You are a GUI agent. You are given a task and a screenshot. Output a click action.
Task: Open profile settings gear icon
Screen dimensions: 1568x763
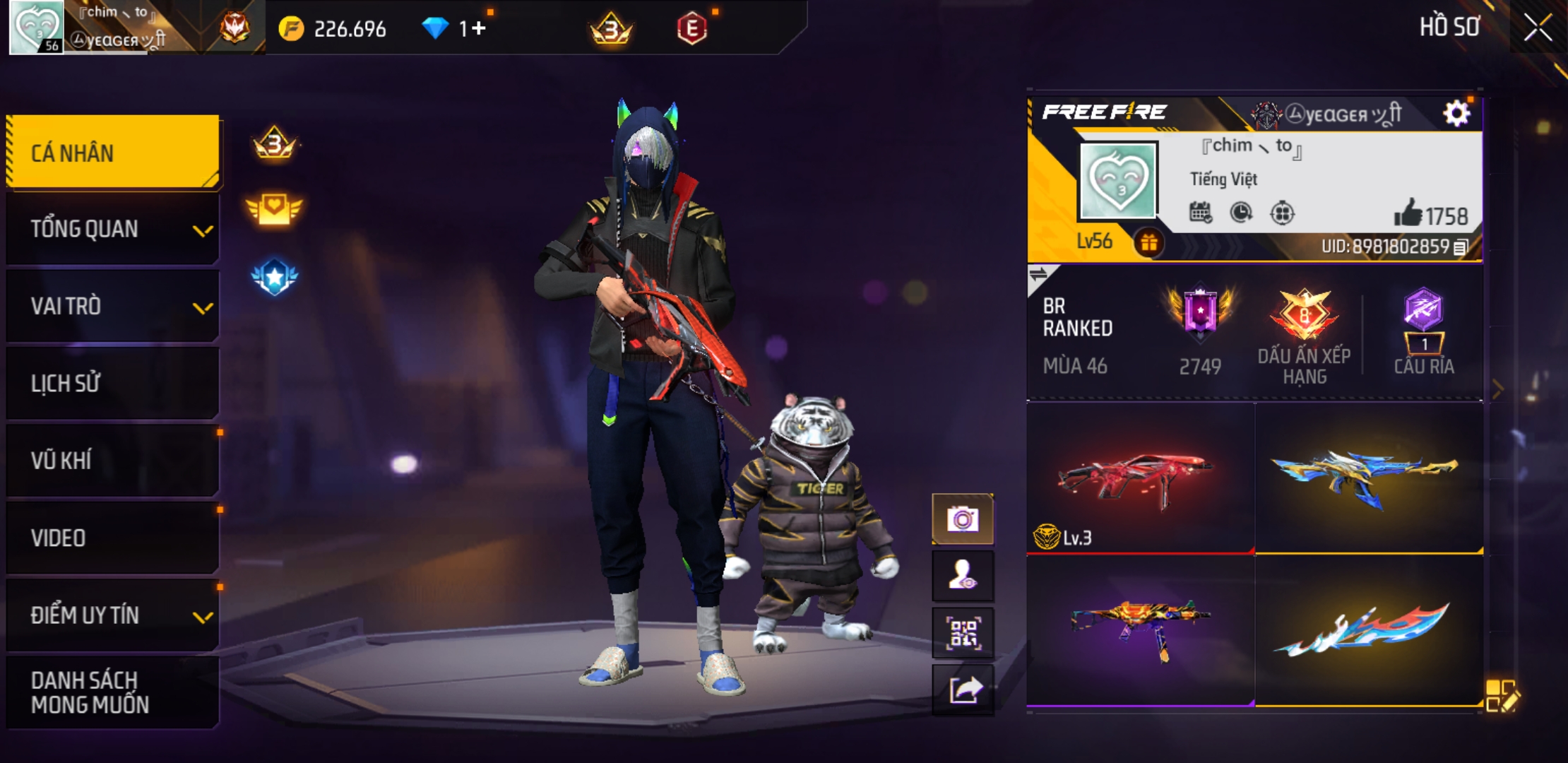(x=1456, y=113)
